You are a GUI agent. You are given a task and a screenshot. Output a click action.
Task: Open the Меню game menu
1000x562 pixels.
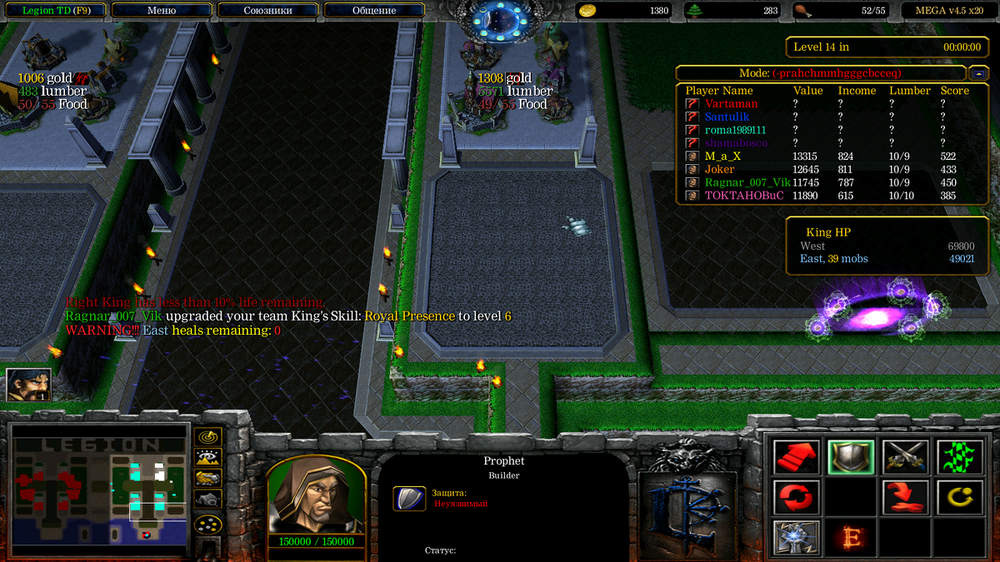161,10
